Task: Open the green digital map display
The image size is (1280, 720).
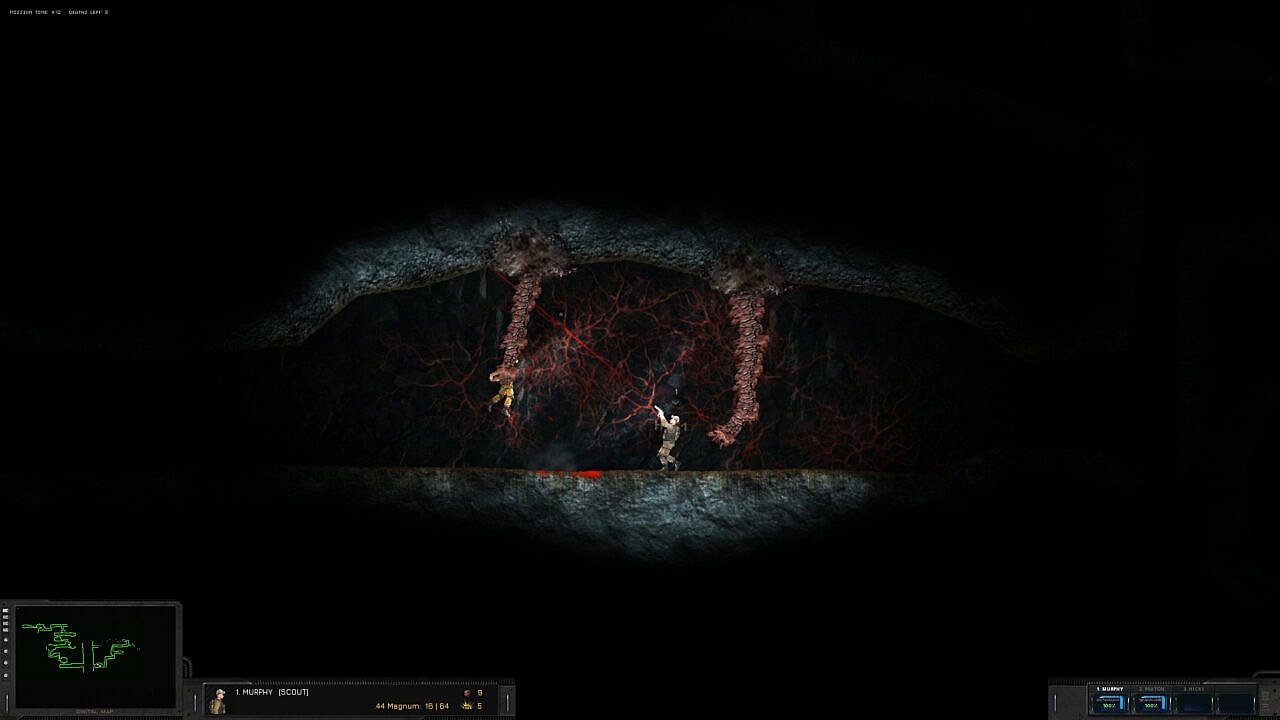Action: click(96, 654)
